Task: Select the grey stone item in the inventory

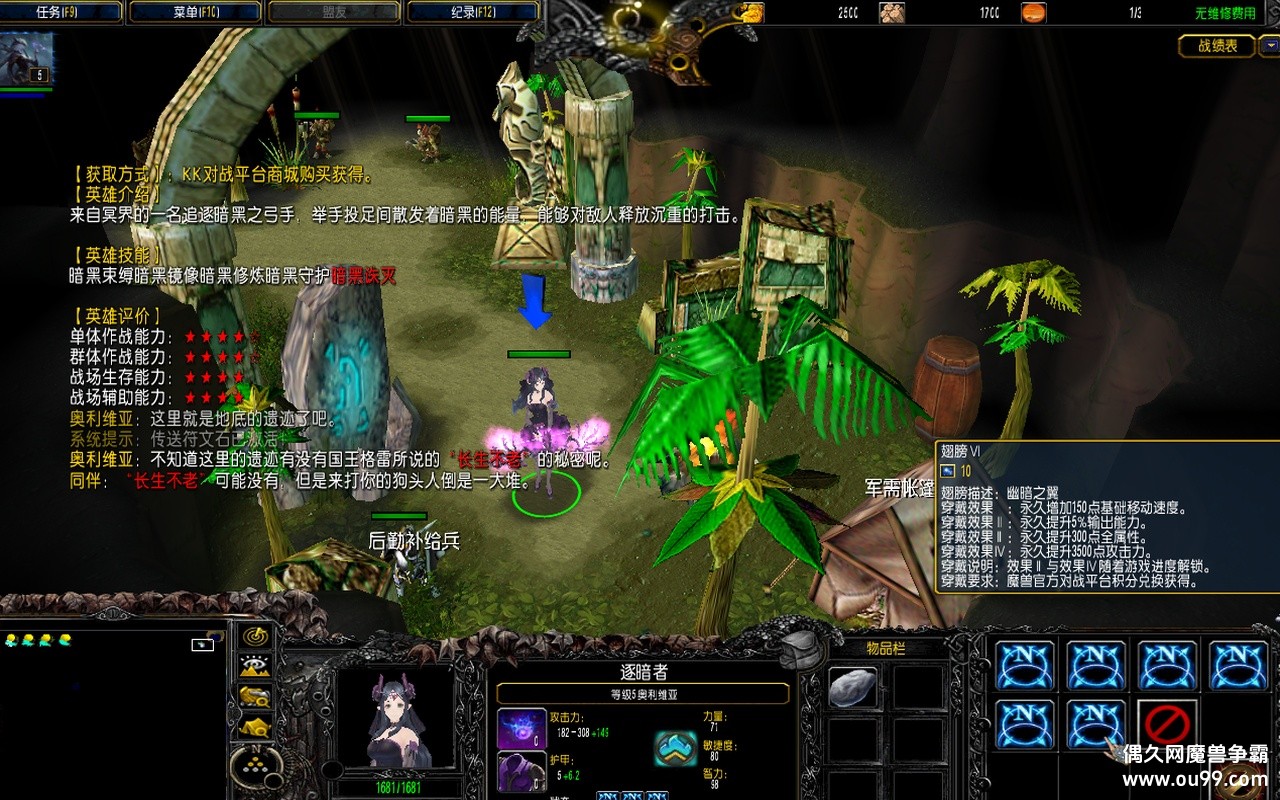Action: tap(852, 688)
